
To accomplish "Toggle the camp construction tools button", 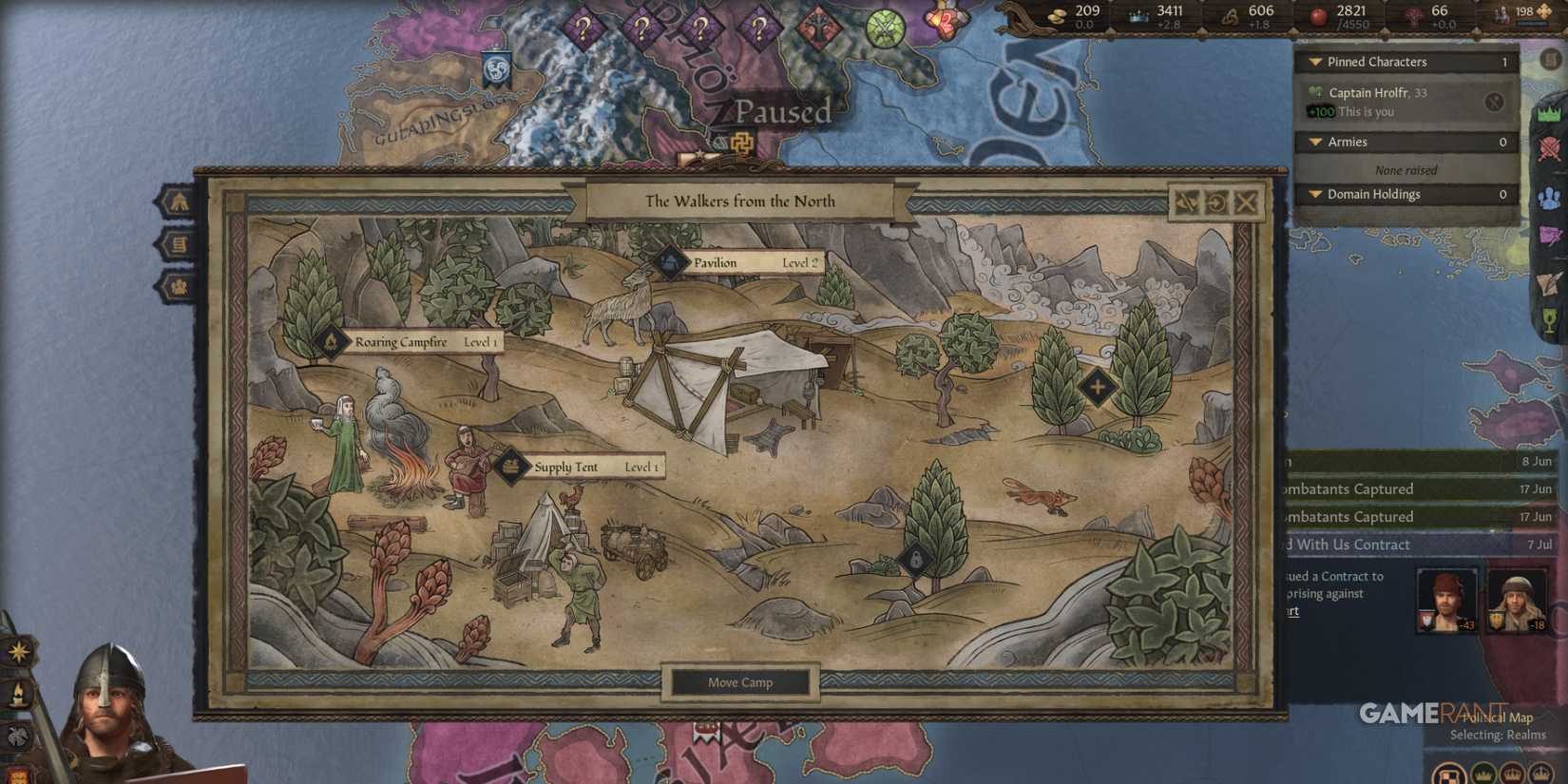I will click(x=1187, y=201).
